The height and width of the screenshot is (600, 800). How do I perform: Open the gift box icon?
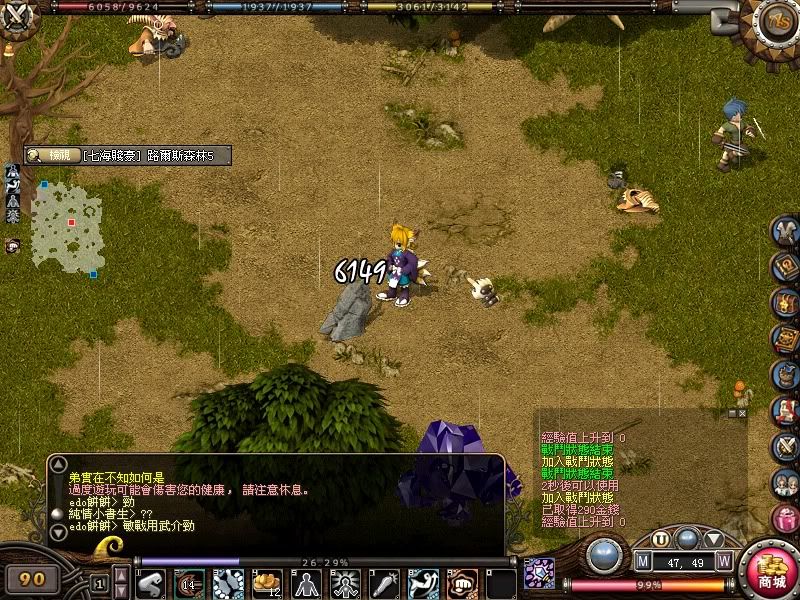pyautogui.click(x=786, y=519)
